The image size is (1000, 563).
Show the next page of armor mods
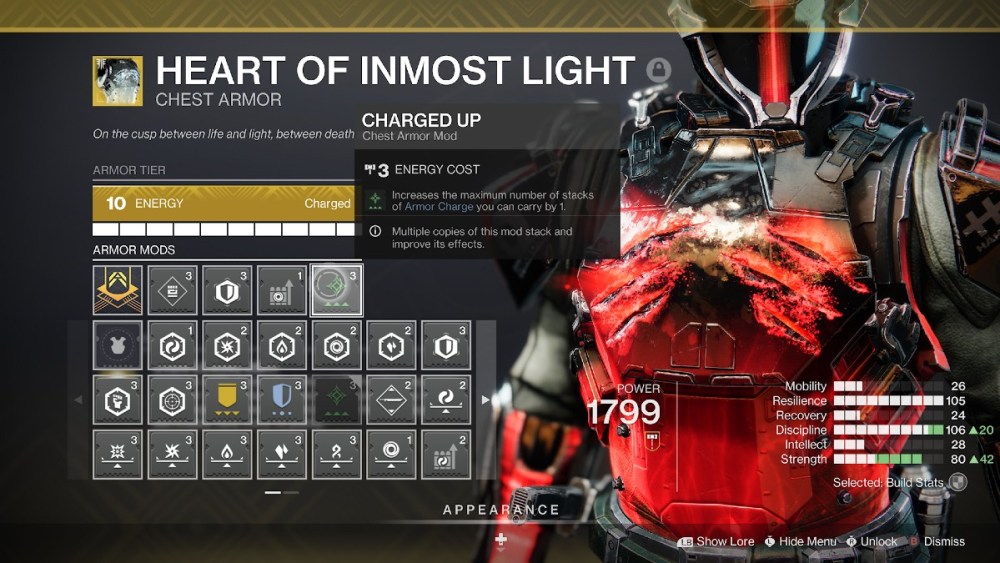tap(486, 400)
